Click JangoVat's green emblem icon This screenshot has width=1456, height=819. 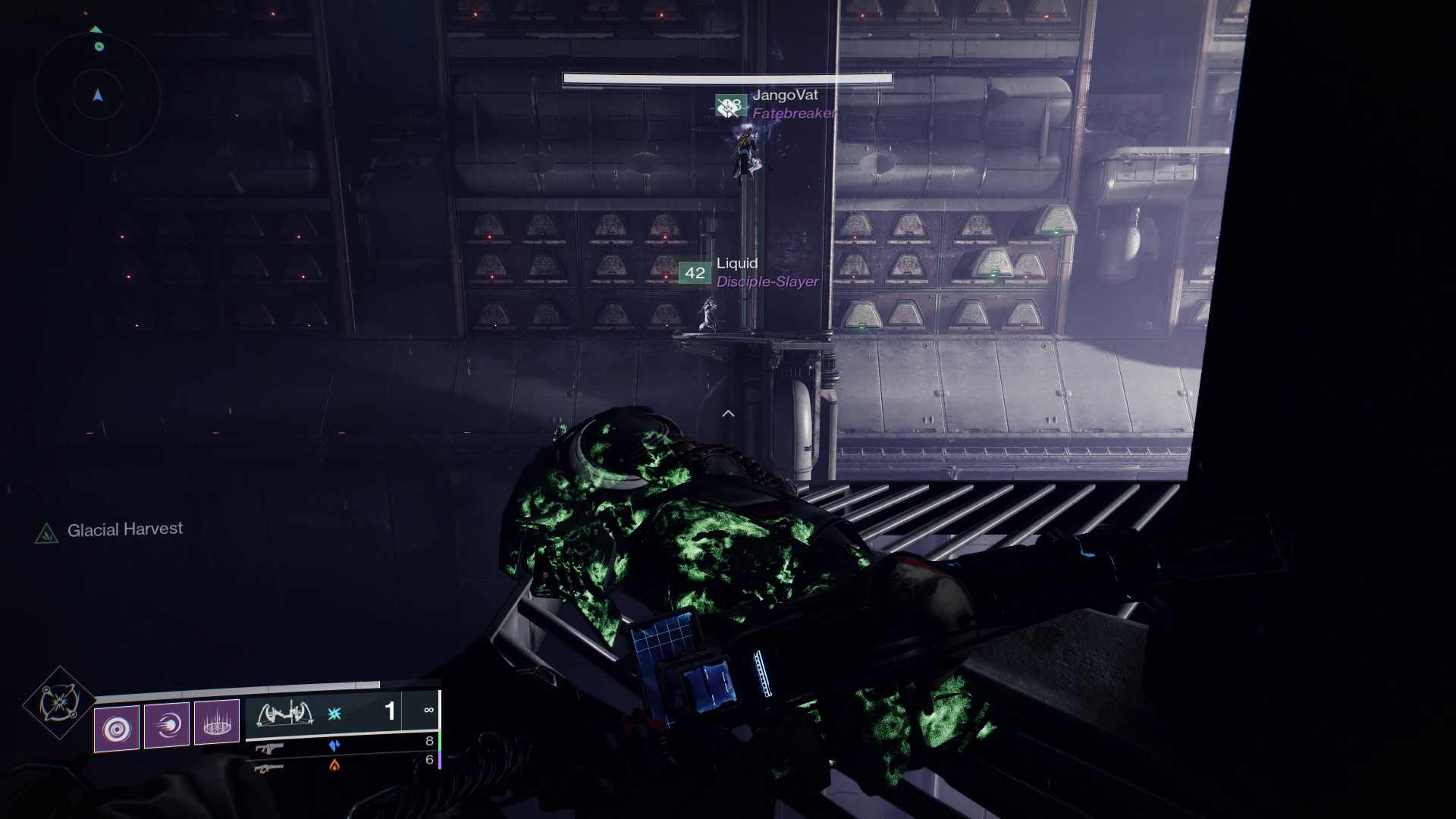tap(730, 105)
